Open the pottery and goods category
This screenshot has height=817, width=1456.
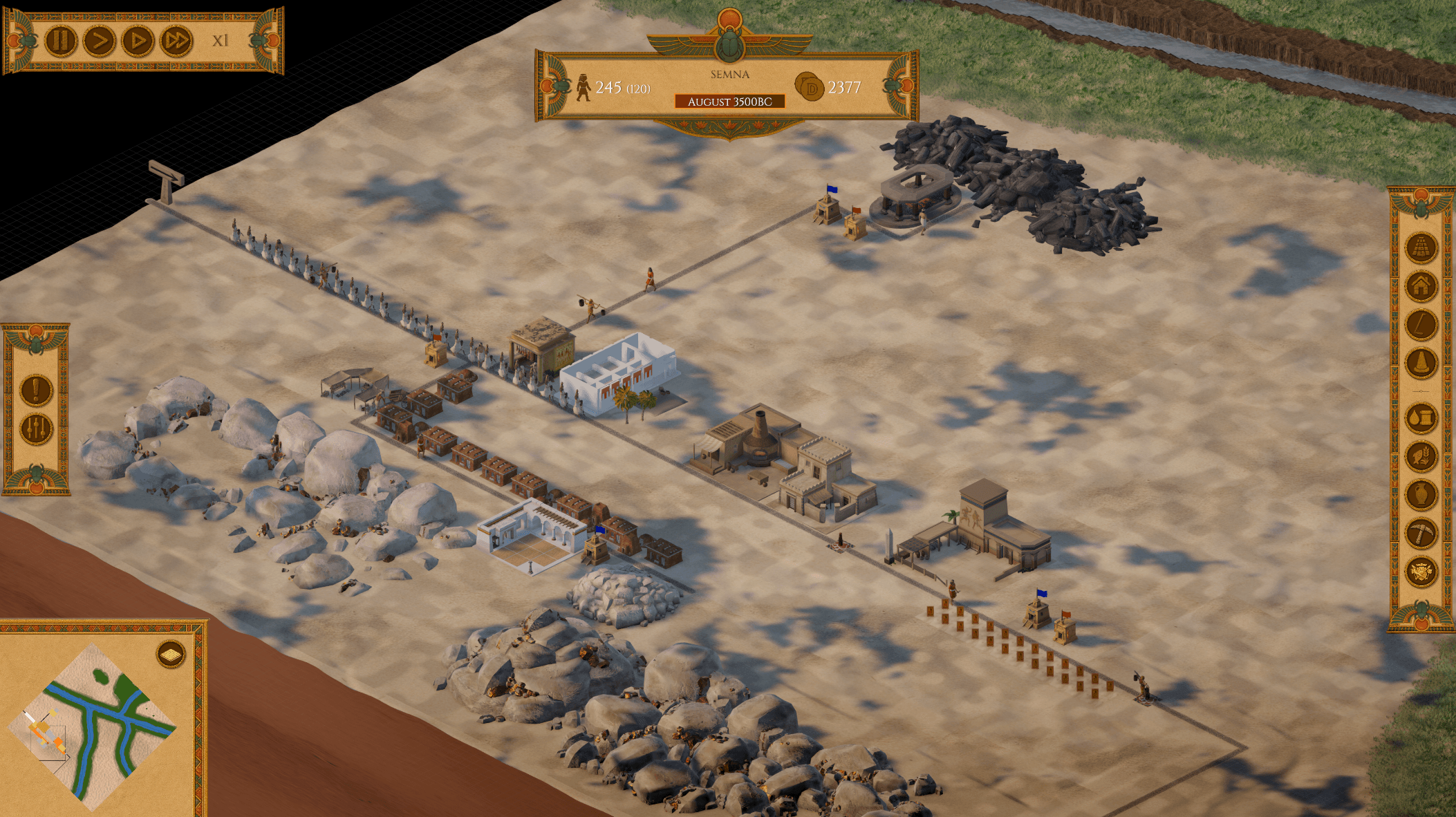(1422, 494)
